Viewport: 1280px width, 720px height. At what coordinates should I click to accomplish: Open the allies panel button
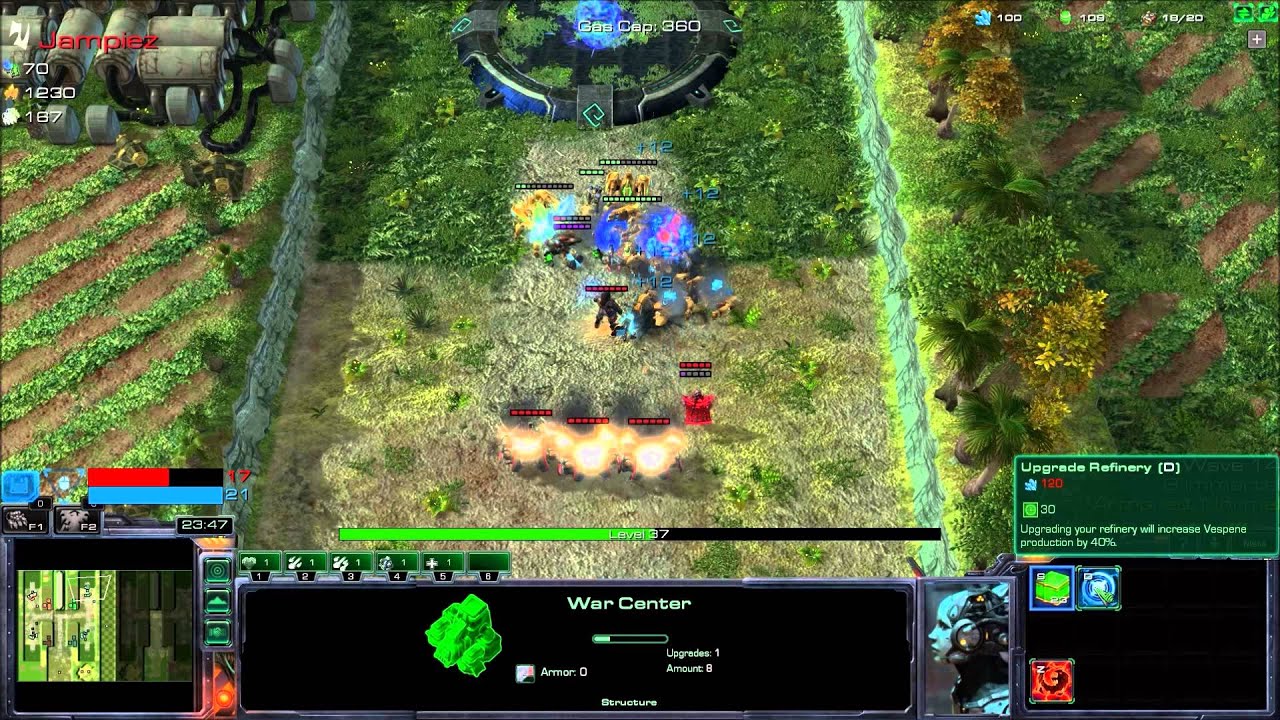click(1264, 13)
